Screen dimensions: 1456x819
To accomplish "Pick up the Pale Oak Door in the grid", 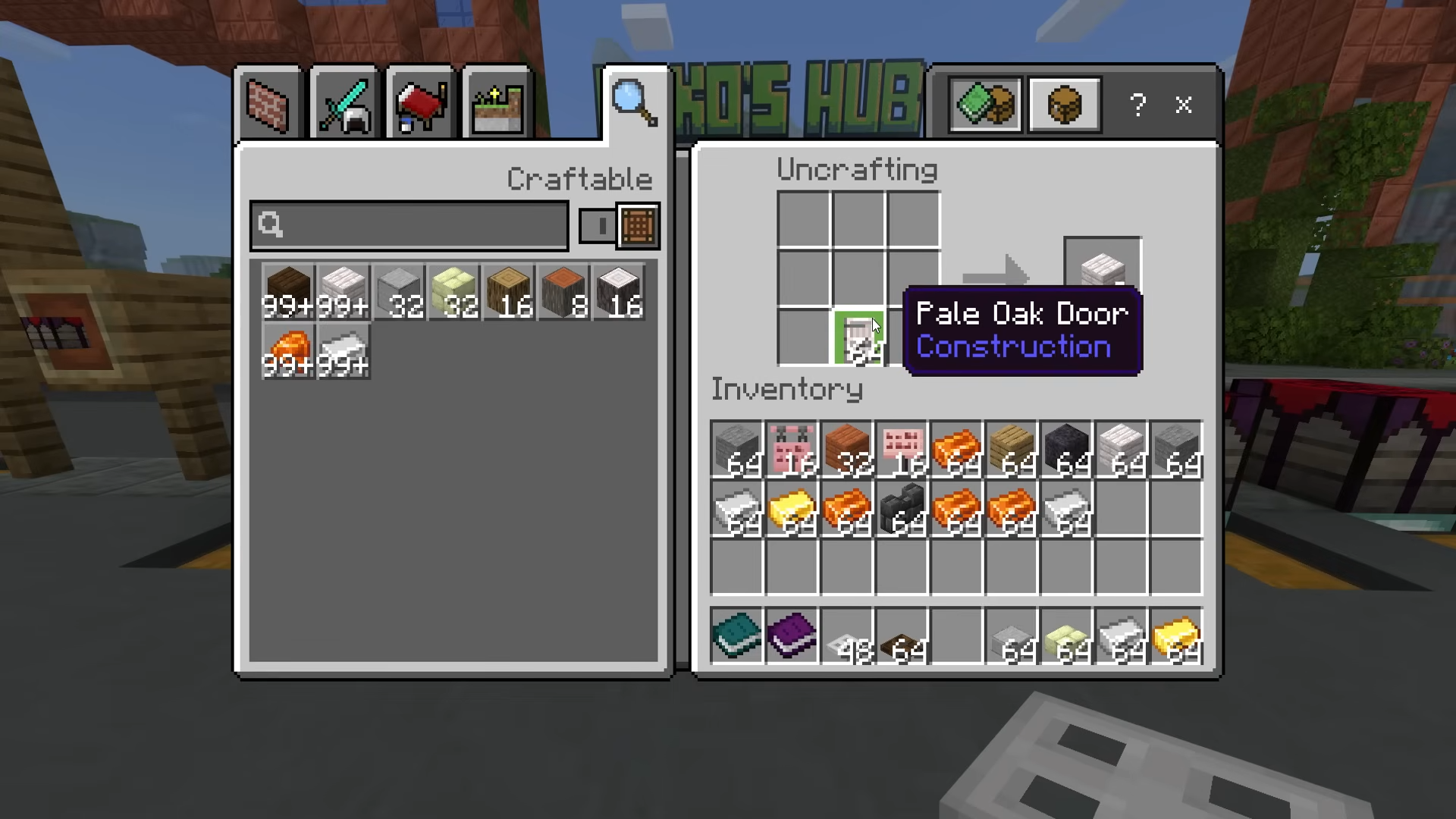I will pos(858,338).
